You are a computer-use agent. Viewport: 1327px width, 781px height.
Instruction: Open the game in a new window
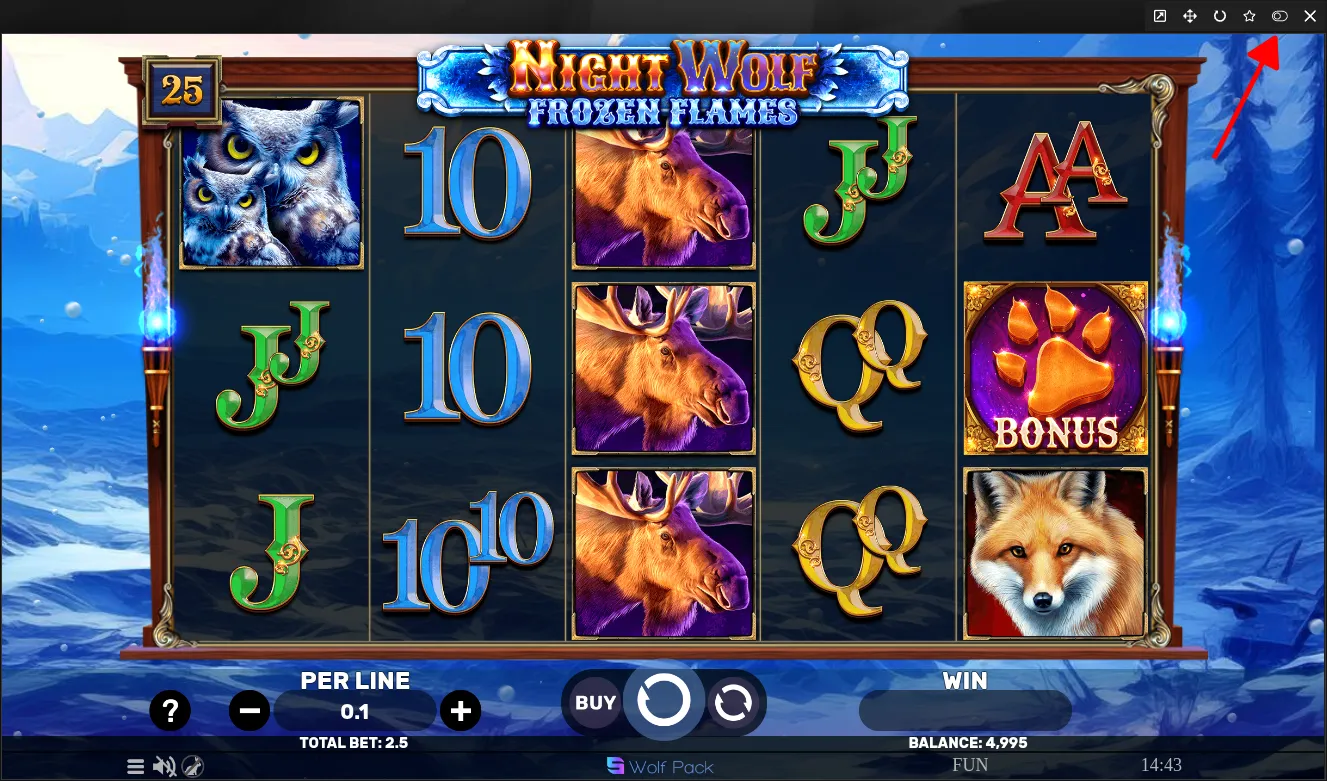pyautogui.click(x=1160, y=16)
